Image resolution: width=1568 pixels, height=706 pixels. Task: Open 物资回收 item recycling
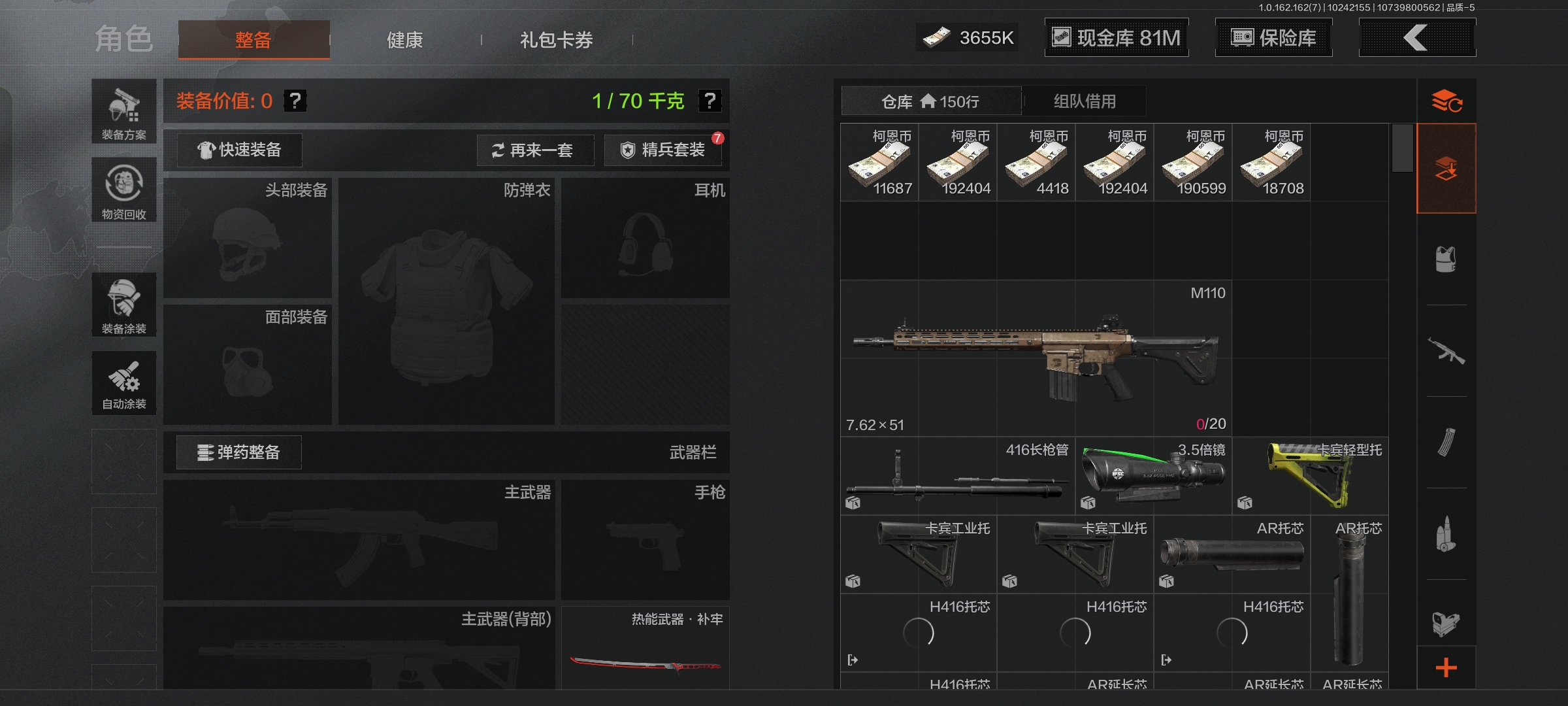124,190
